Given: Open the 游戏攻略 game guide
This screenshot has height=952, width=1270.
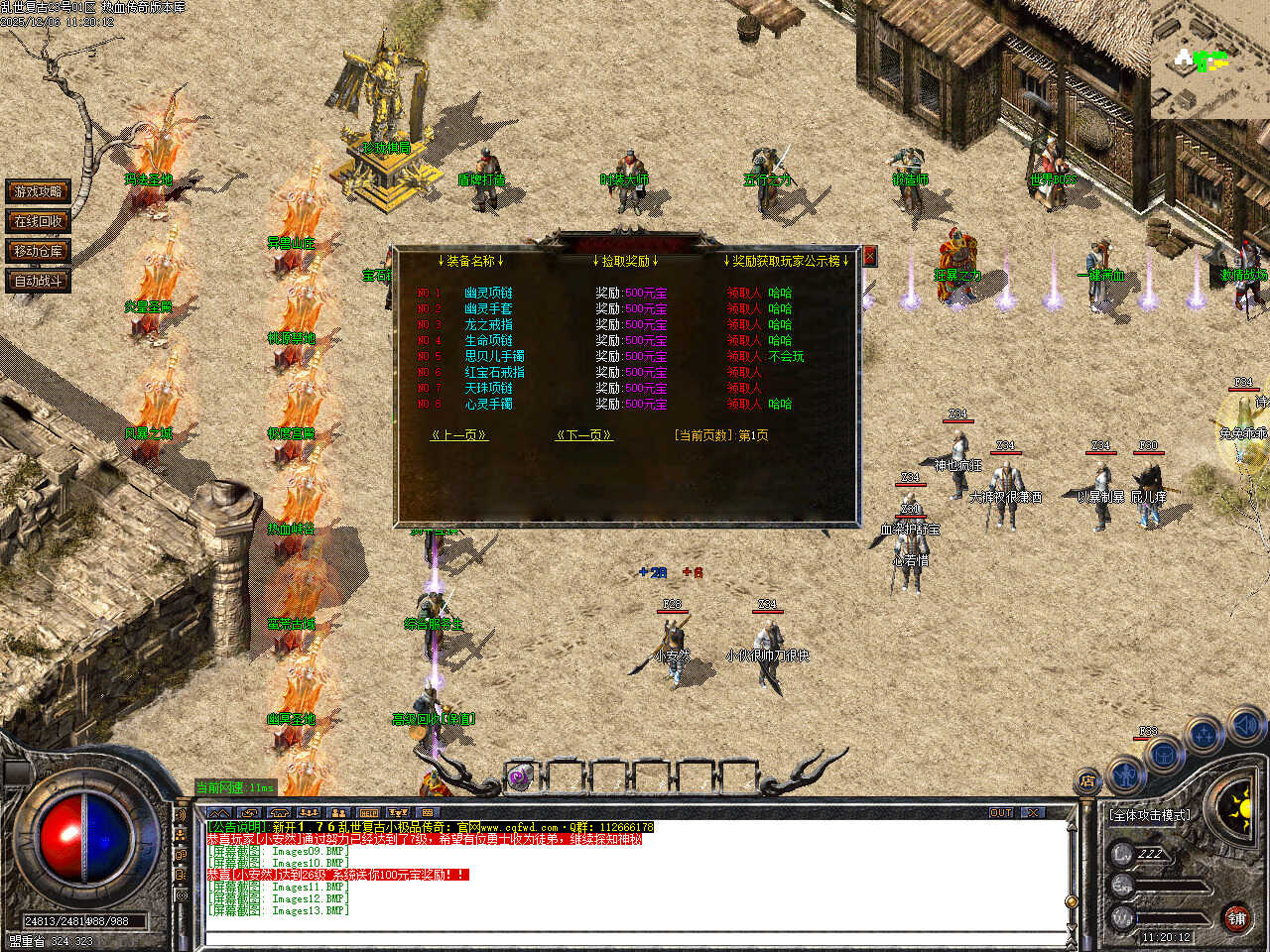Looking at the screenshot, I should tap(38, 191).
